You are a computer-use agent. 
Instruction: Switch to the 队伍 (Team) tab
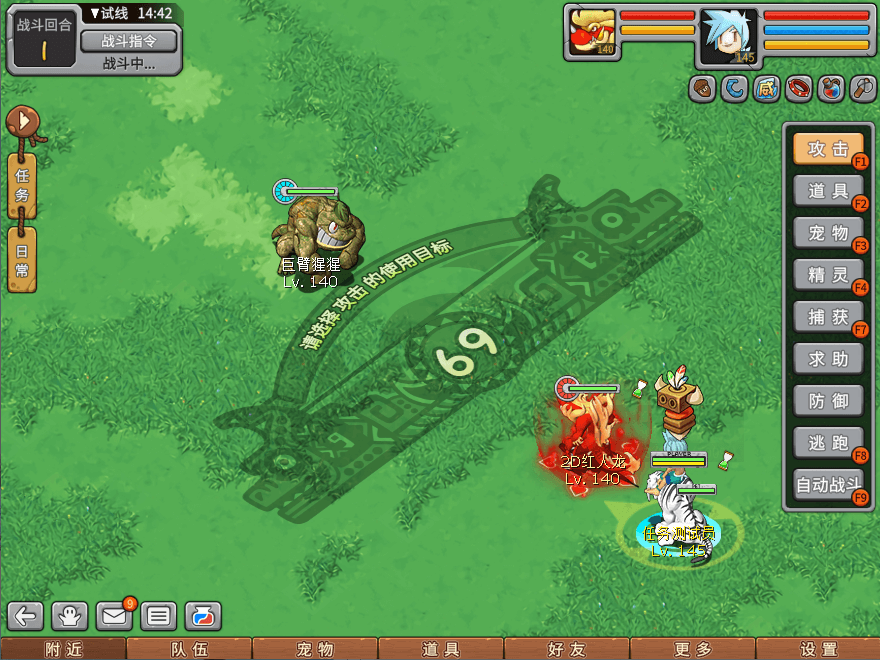[x=189, y=649]
